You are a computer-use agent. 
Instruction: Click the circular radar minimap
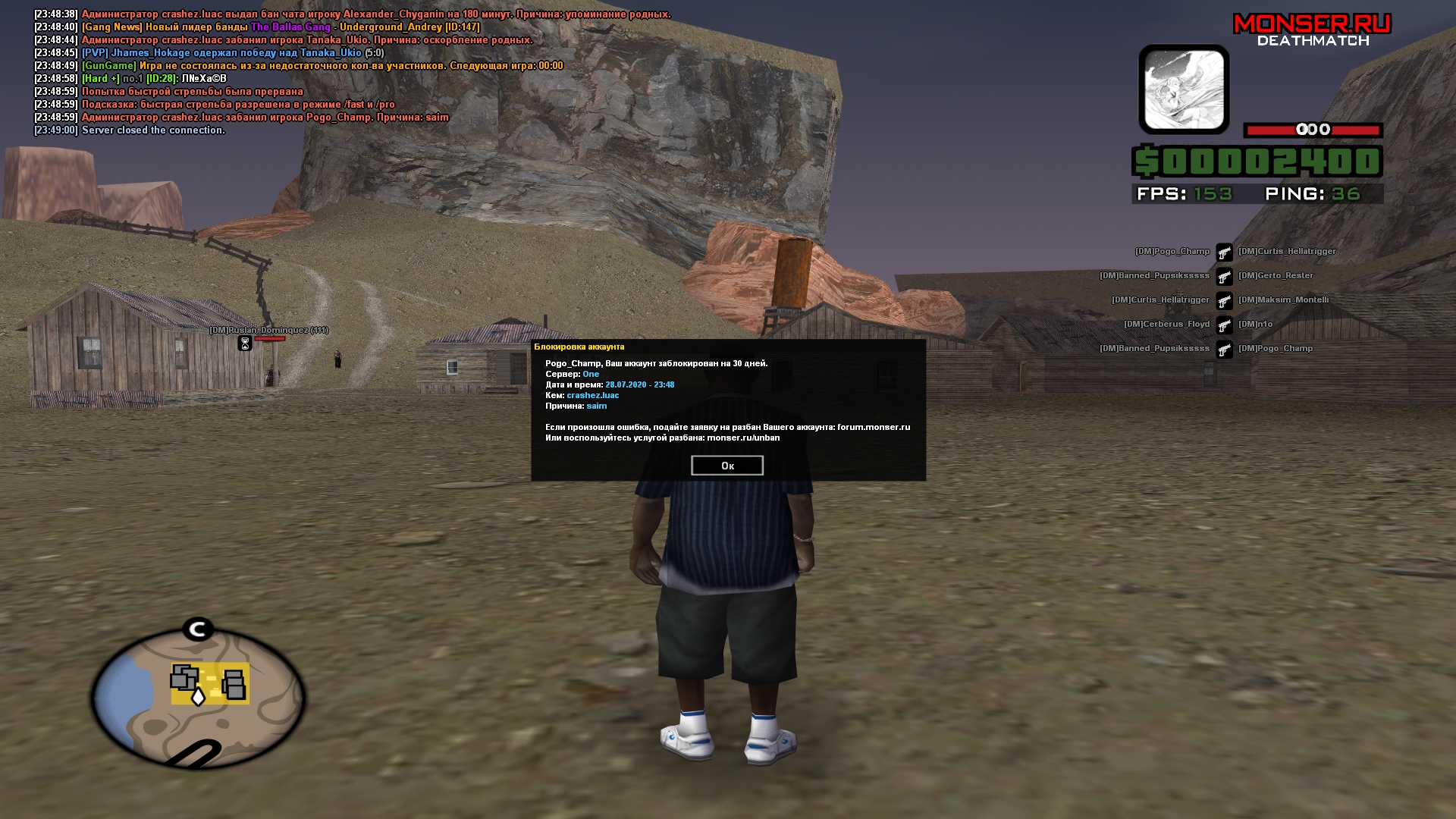click(x=198, y=698)
